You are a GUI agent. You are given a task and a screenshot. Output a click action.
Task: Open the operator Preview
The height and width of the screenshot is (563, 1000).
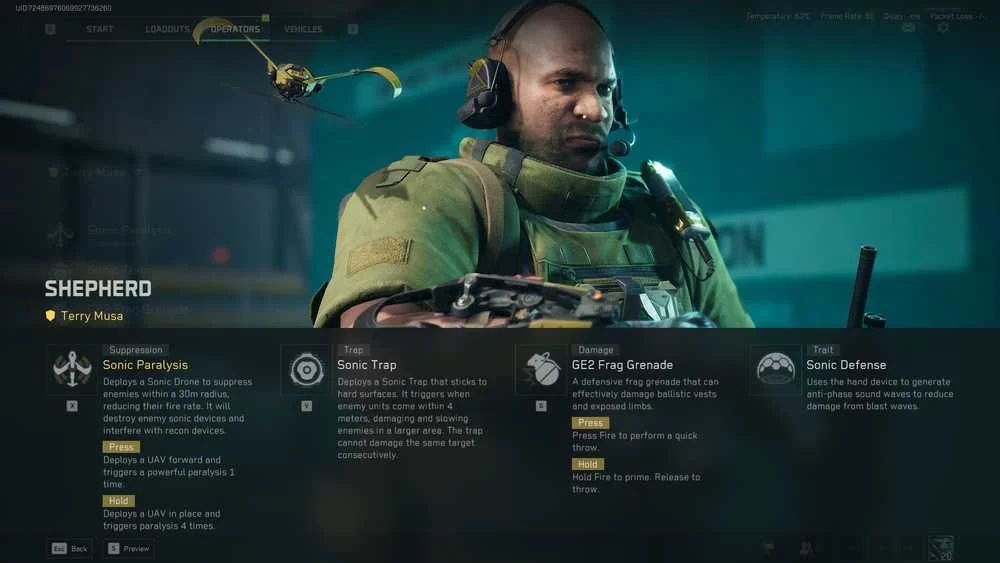coord(128,548)
